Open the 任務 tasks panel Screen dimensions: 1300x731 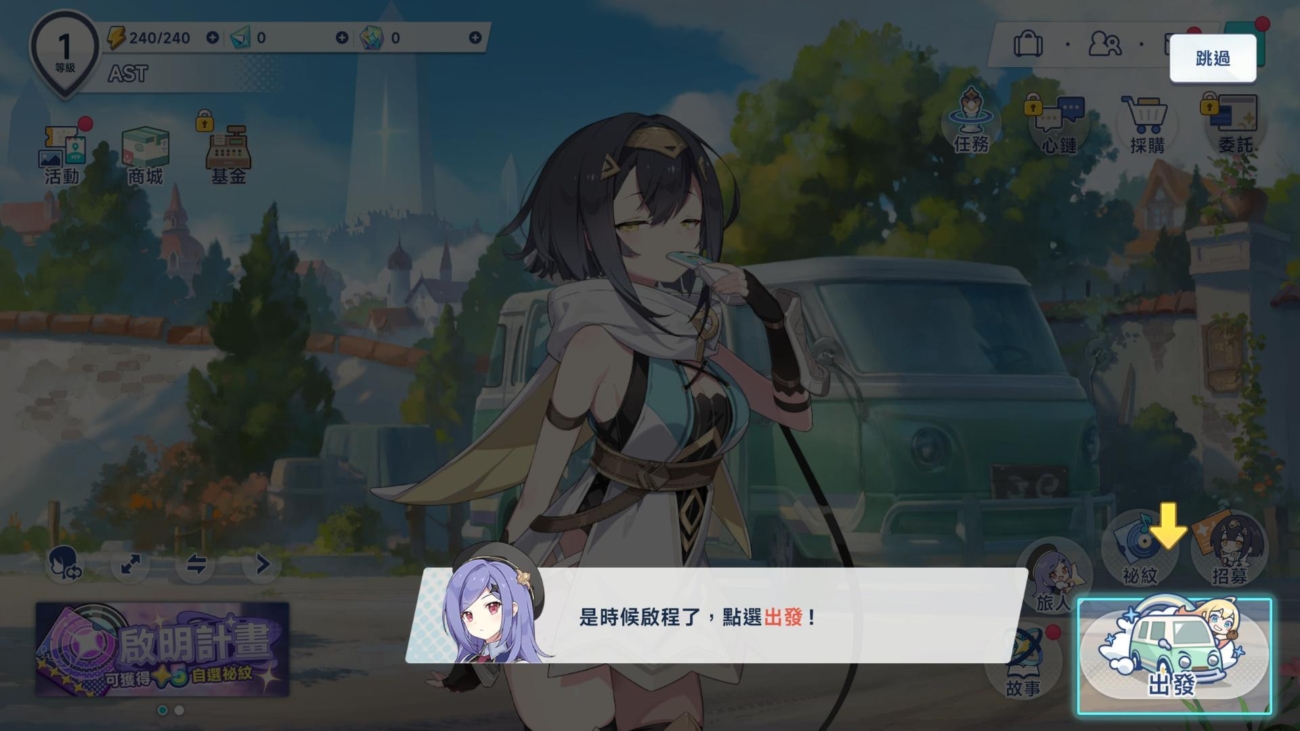[x=968, y=127]
